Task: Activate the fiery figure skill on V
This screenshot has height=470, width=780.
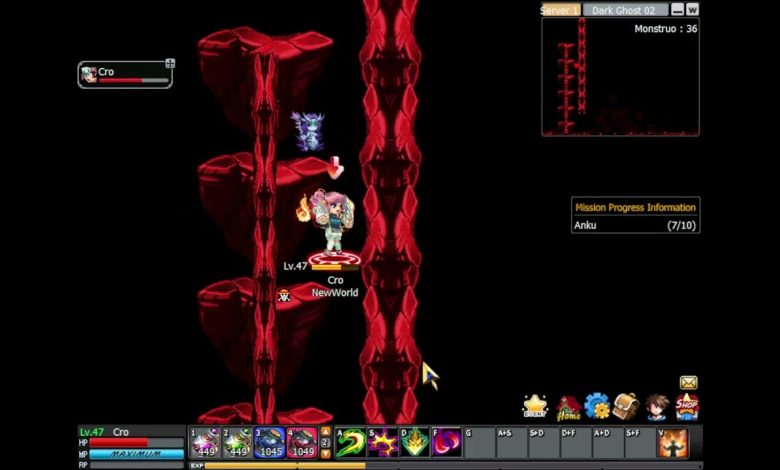Action: pos(673,442)
